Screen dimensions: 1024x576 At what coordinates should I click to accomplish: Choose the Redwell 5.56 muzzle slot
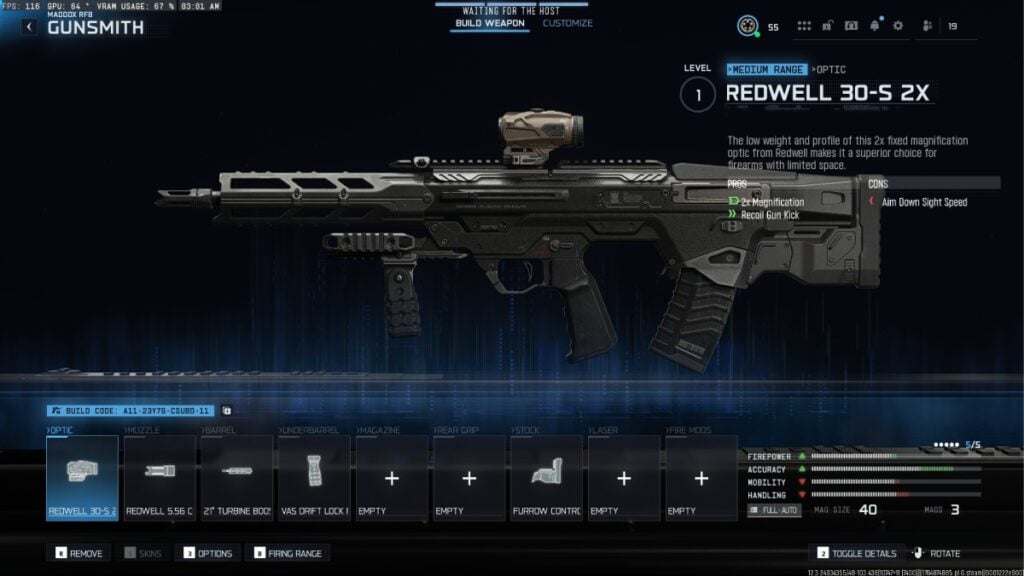pos(159,478)
